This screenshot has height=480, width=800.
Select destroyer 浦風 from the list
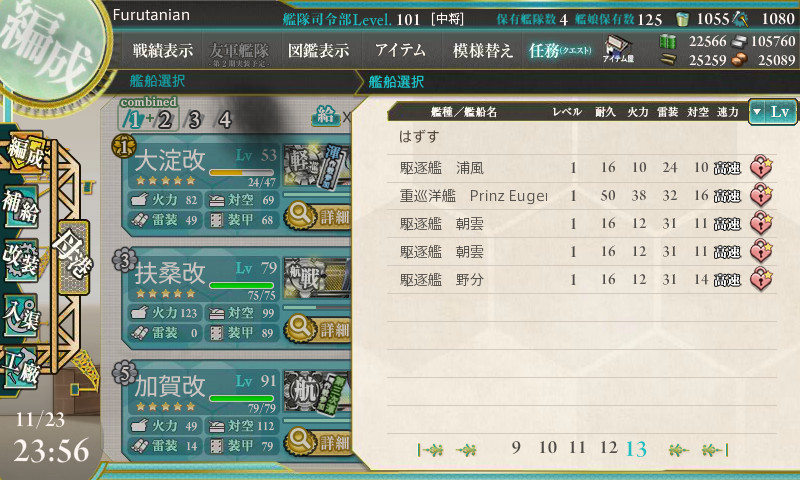560,167
